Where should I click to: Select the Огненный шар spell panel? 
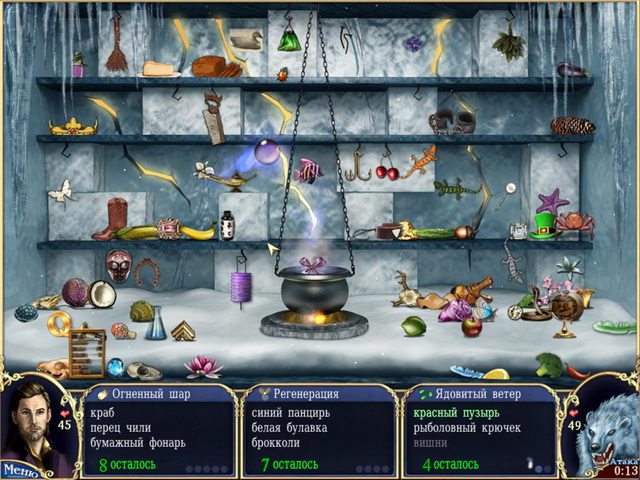[158, 430]
